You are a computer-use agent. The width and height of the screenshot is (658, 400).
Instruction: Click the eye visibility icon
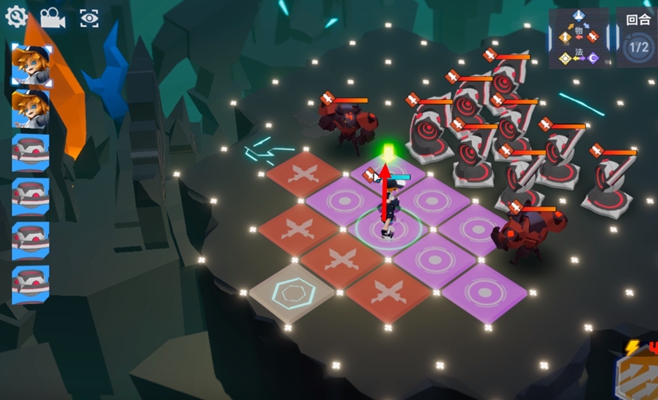point(89,18)
